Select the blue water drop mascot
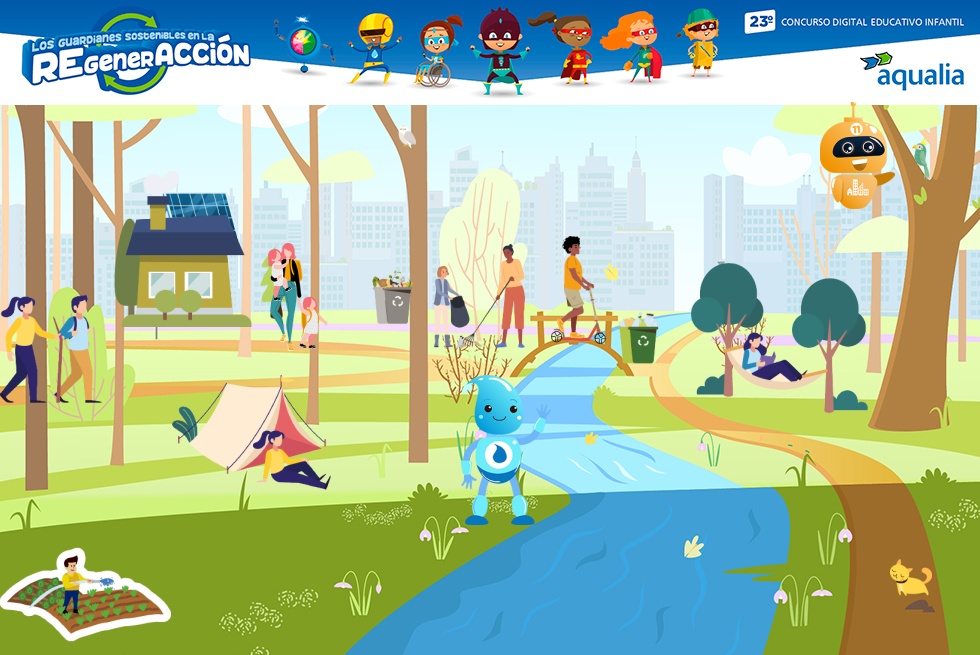The image size is (980, 655). pos(498,449)
